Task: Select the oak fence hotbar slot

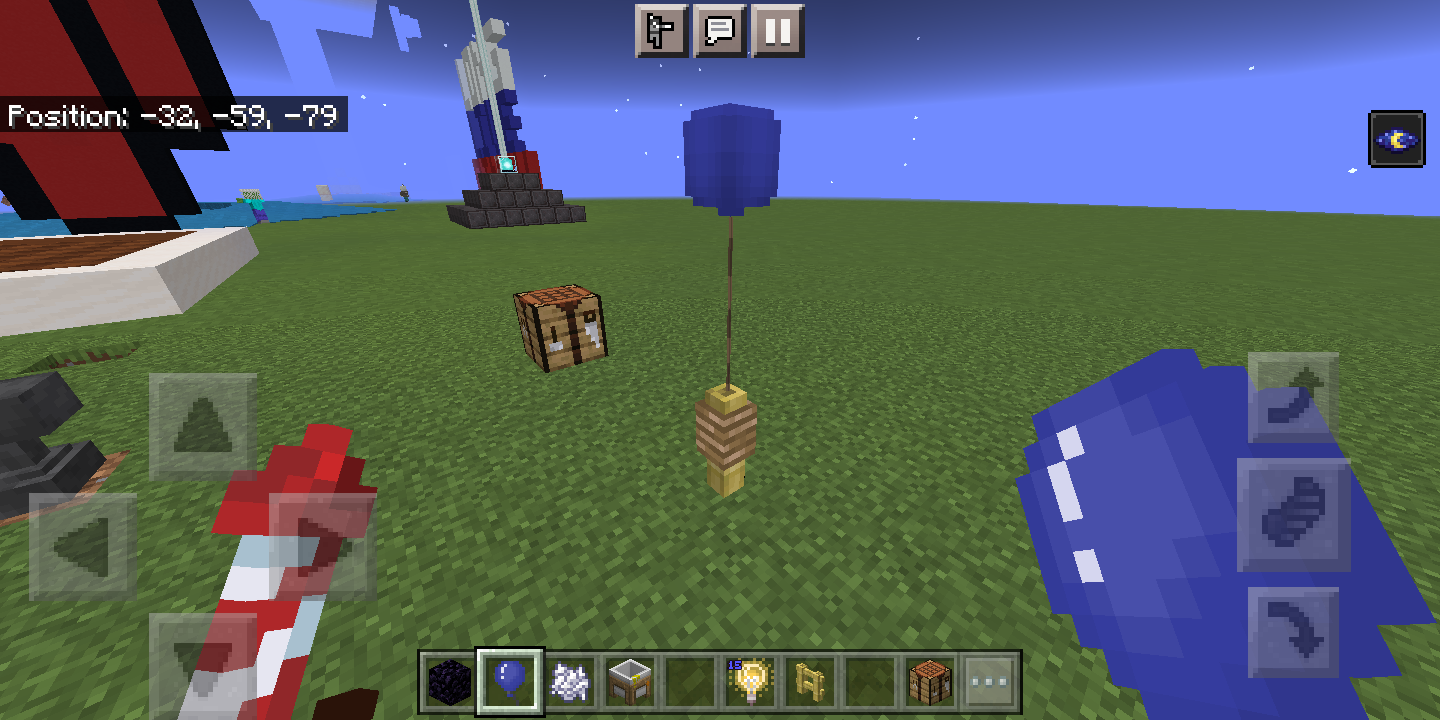Action: pyautogui.click(x=812, y=680)
